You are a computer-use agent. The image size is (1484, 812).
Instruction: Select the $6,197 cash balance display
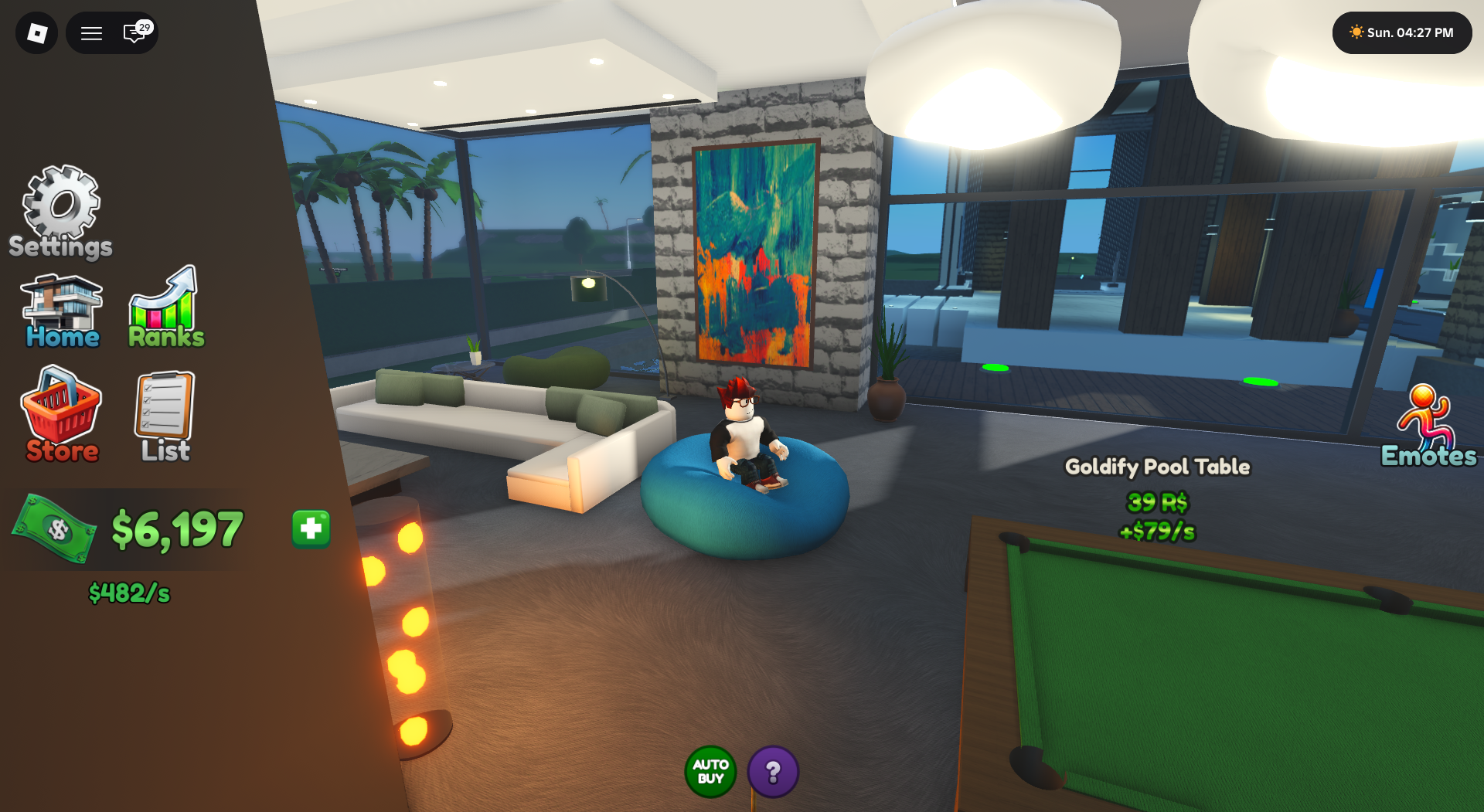177,530
